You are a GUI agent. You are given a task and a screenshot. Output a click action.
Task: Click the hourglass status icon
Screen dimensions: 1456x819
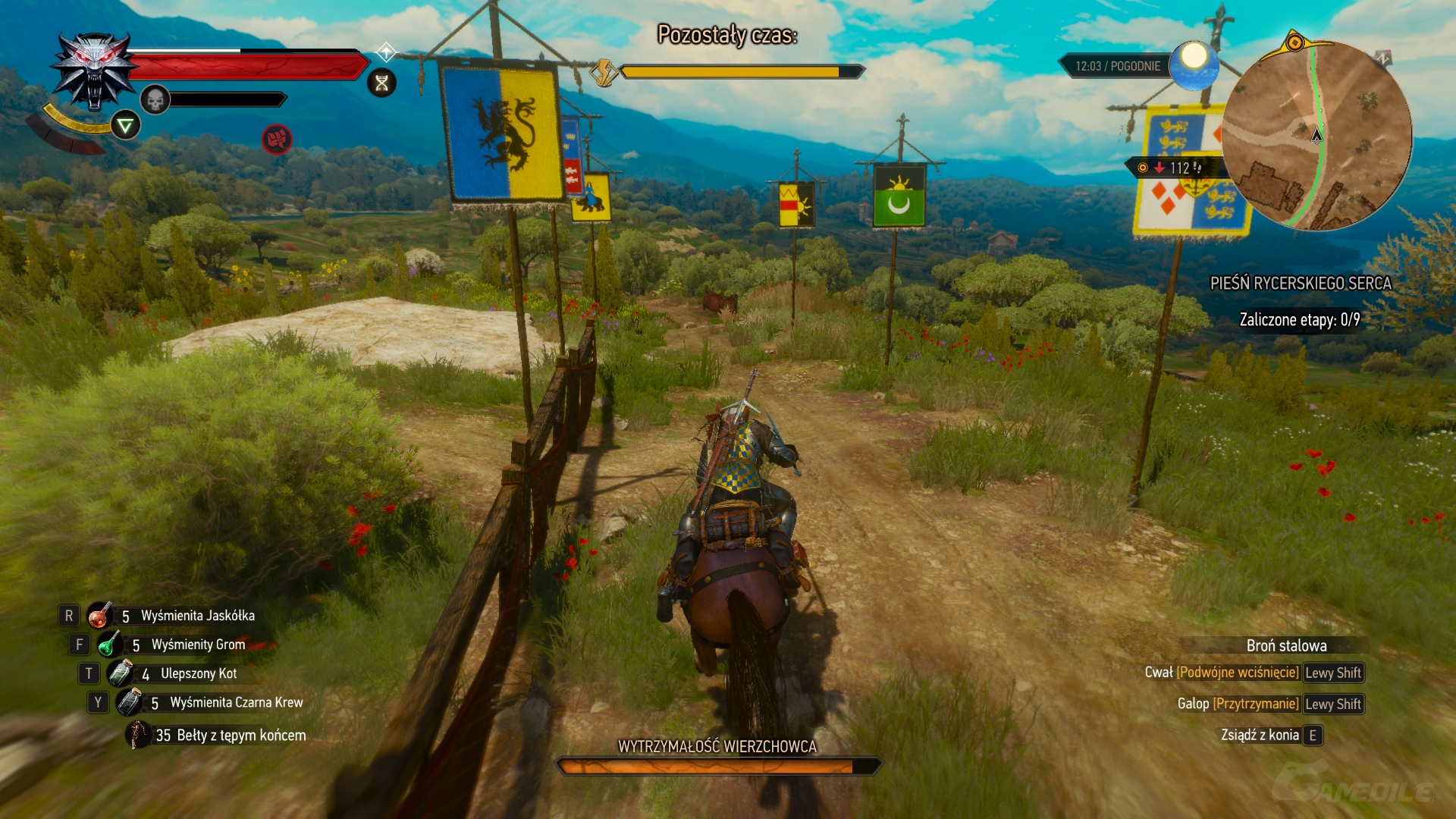[382, 83]
